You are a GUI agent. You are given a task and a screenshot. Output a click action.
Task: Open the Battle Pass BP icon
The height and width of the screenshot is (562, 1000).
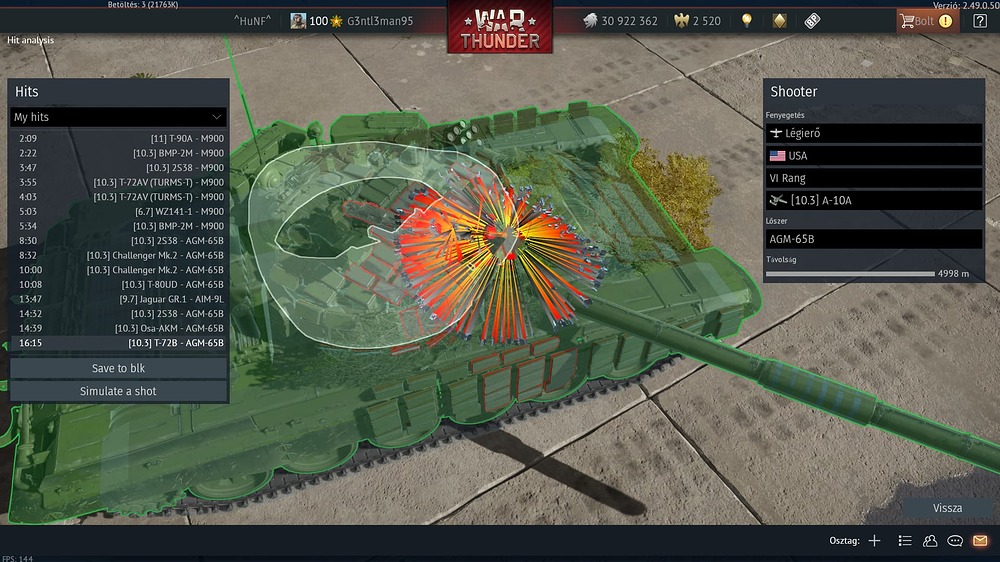[812, 21]
